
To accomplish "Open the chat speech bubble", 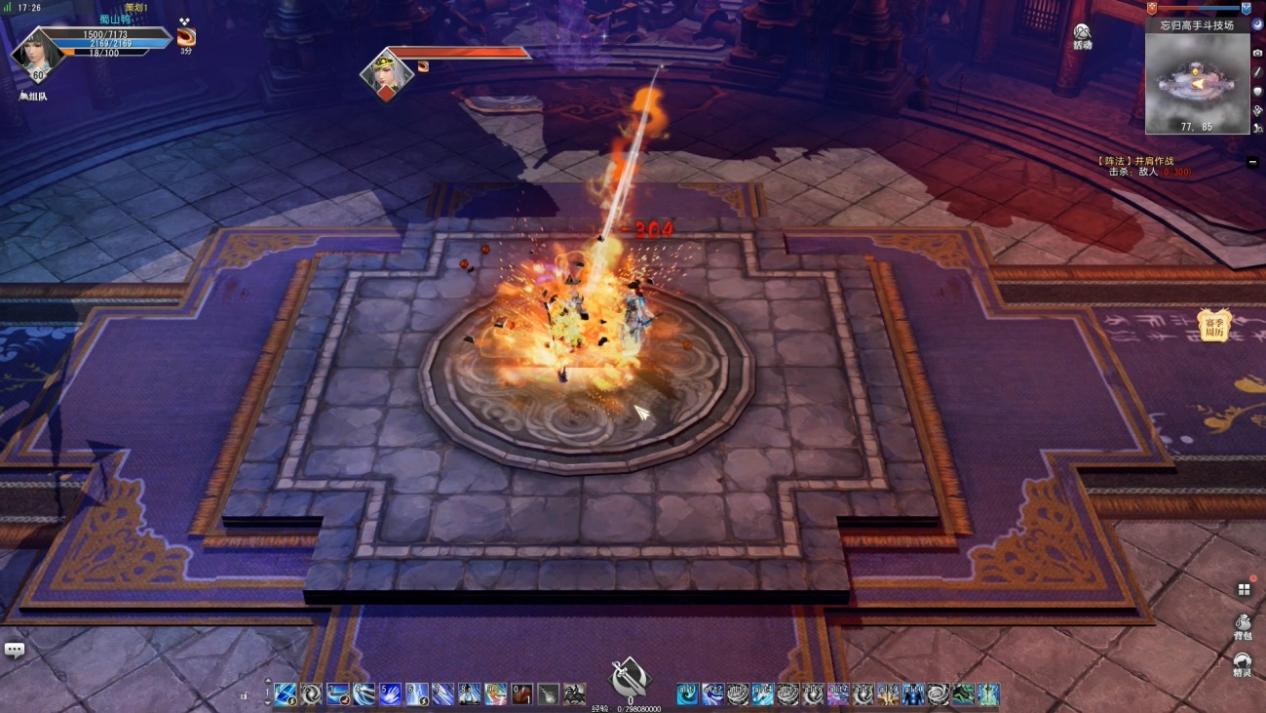I will click(x=14, y=650).
